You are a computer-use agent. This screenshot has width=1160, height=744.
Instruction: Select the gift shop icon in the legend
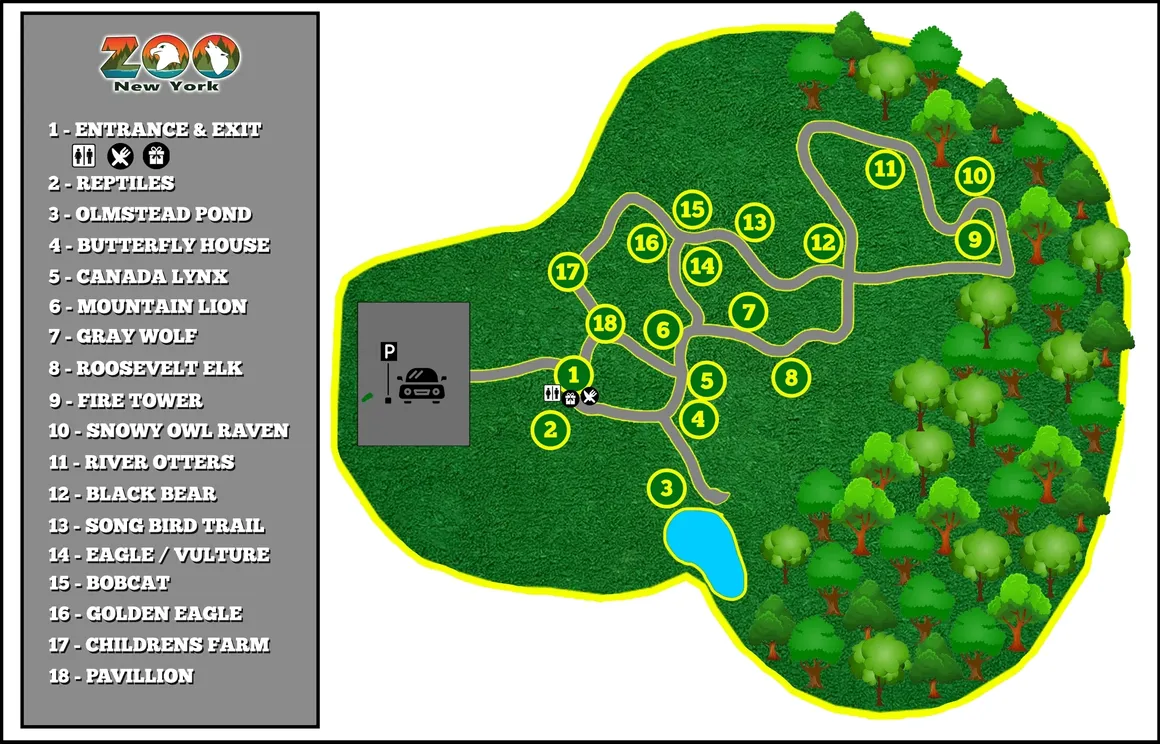click(x=156, y=155)
